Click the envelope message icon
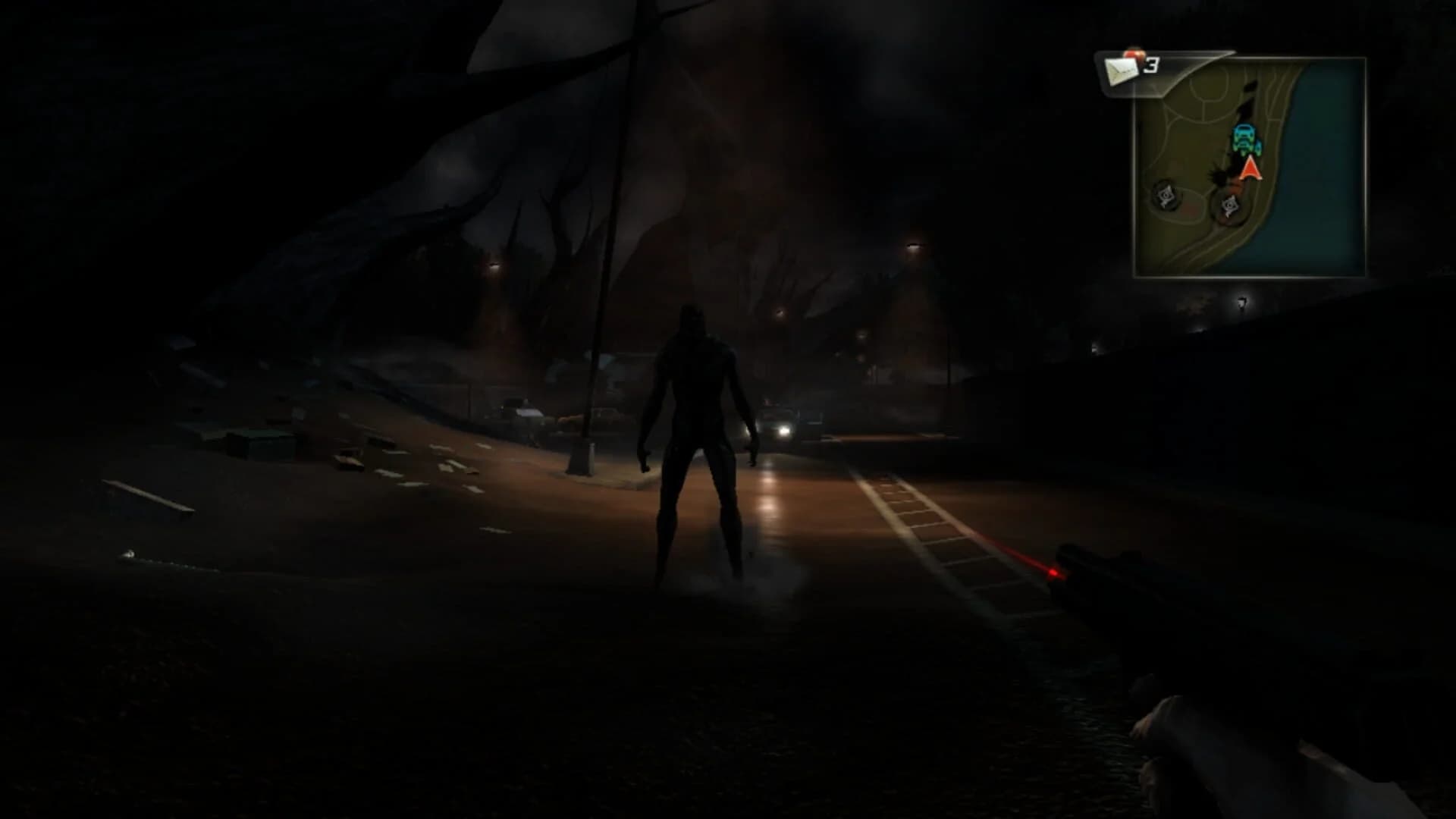 click(x=1122, y=70)
